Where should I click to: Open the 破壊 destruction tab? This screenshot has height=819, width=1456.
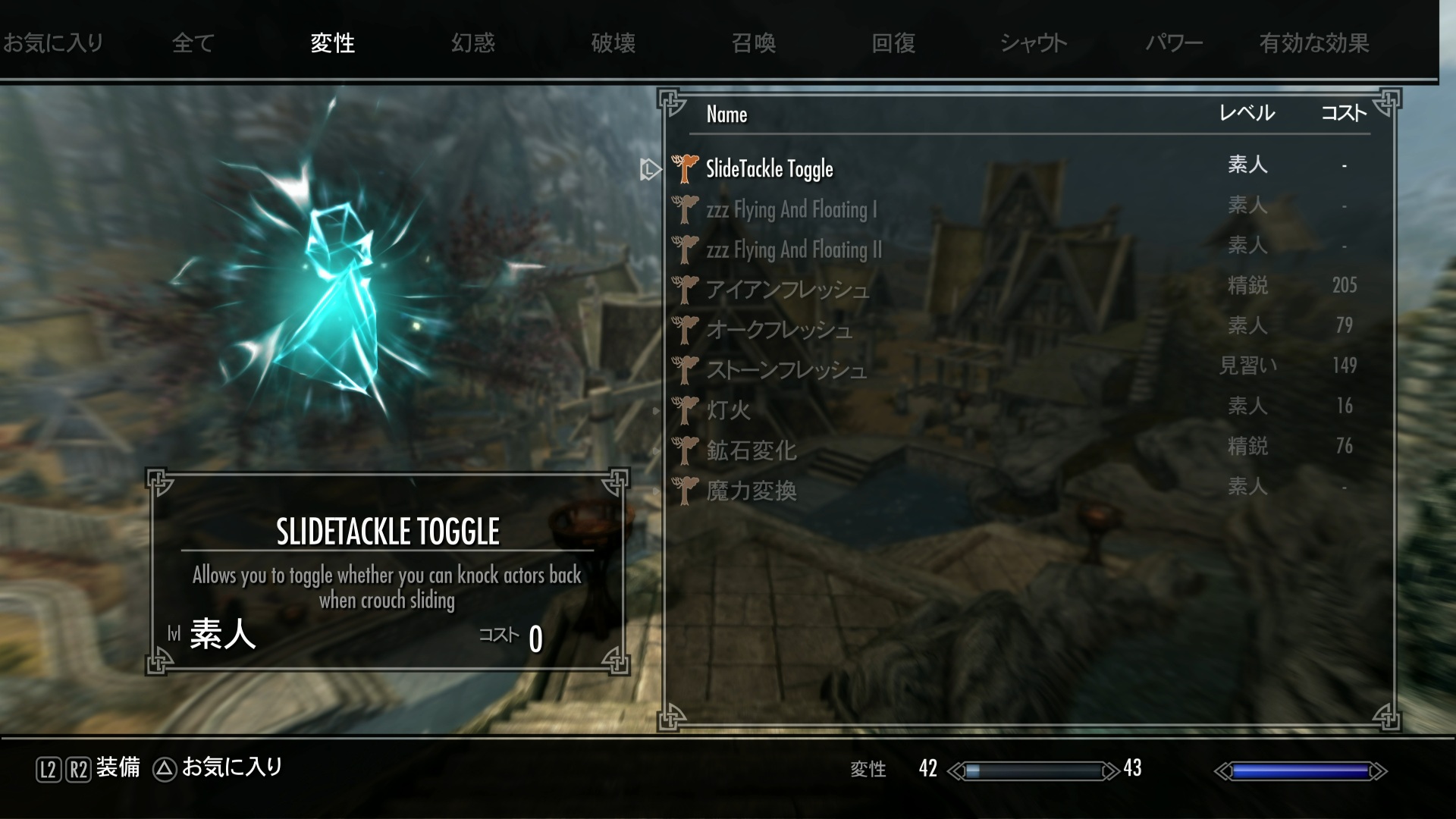[x=613, y=42]
